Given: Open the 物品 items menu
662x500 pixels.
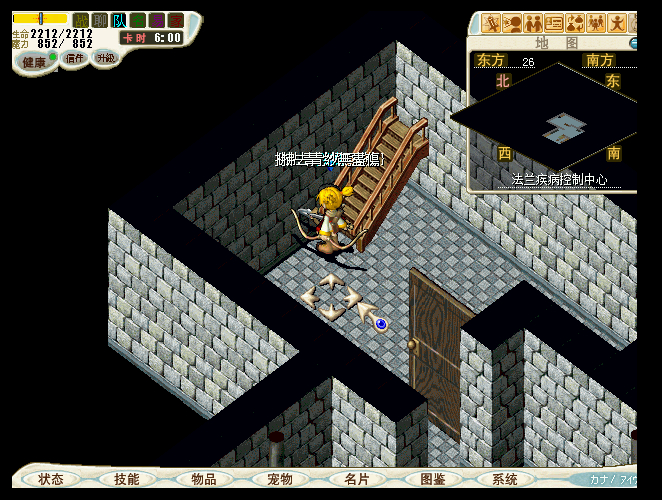Looking at the screenshot, I should pos(204,480).
